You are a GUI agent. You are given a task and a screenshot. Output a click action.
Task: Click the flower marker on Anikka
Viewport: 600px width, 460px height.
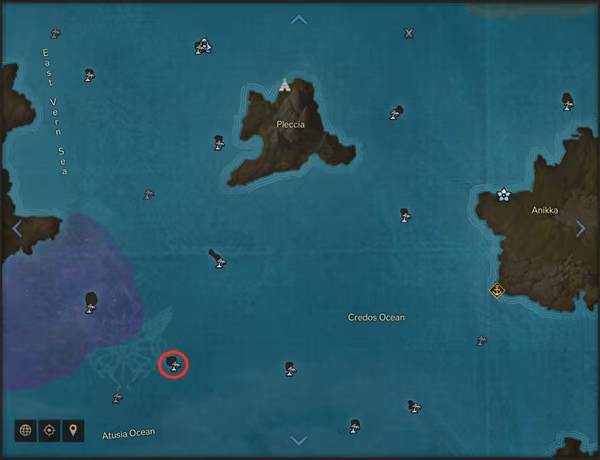click(504, 194)
